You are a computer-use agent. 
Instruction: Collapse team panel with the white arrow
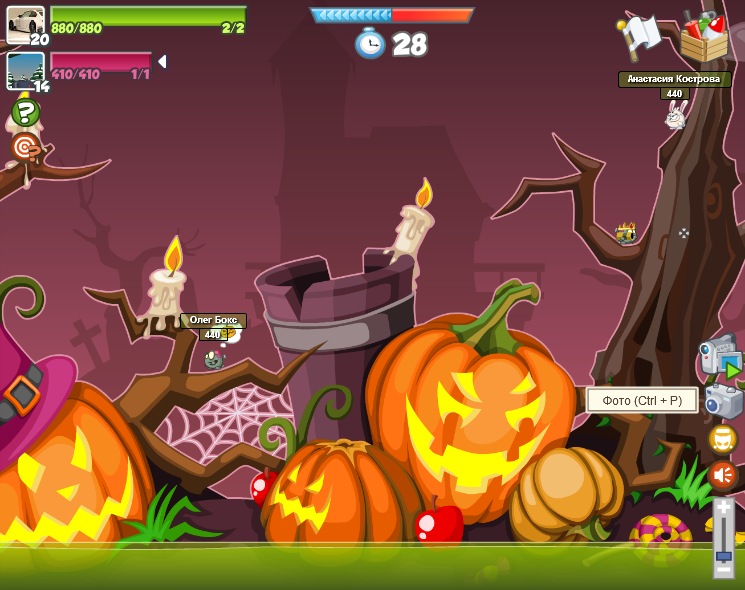point(162,62)
